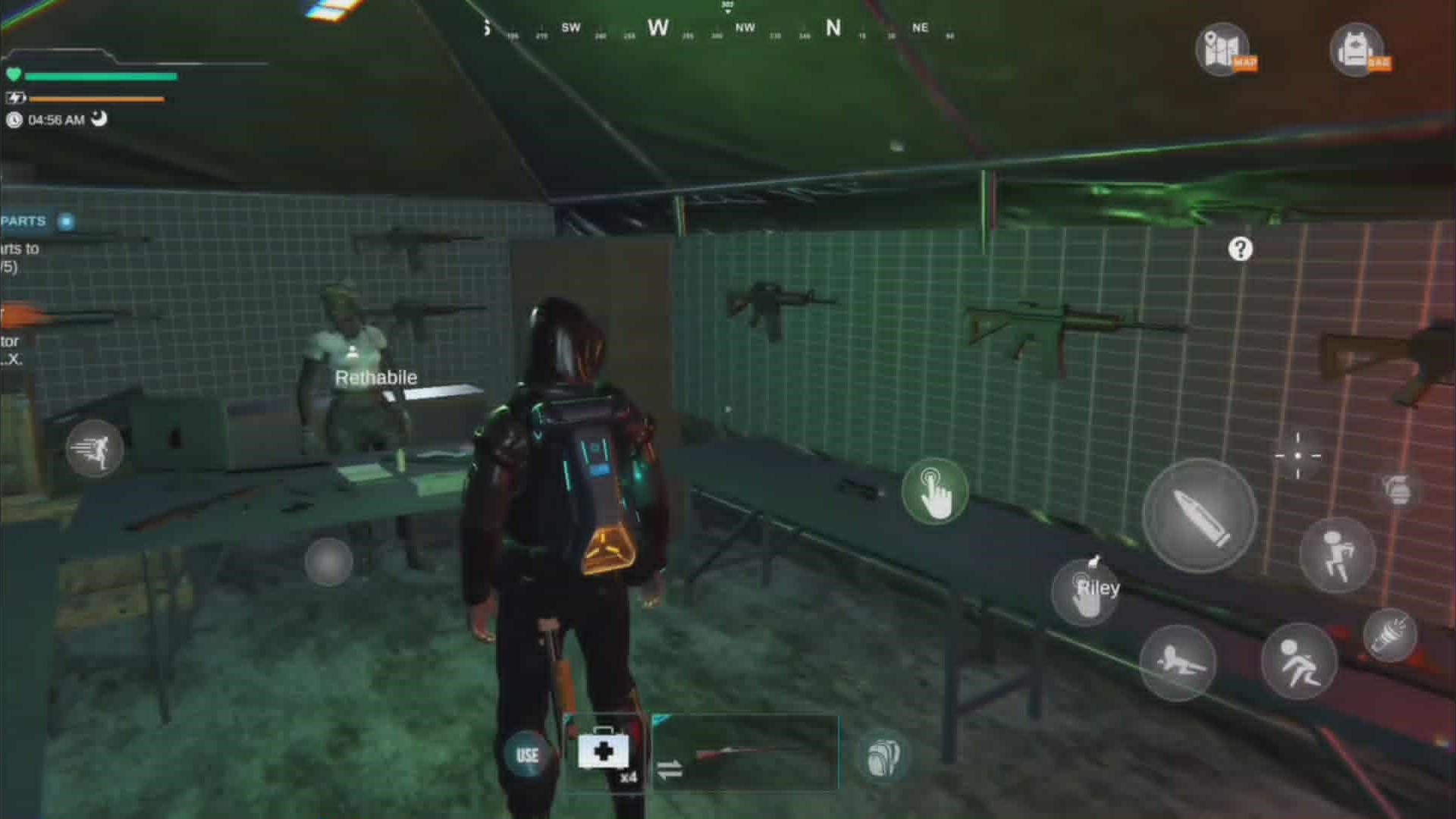Fire weapon with the bullet button
Image resolution: width=1456 pixels, height=819 pixels.
click(x=1200, y=516)
